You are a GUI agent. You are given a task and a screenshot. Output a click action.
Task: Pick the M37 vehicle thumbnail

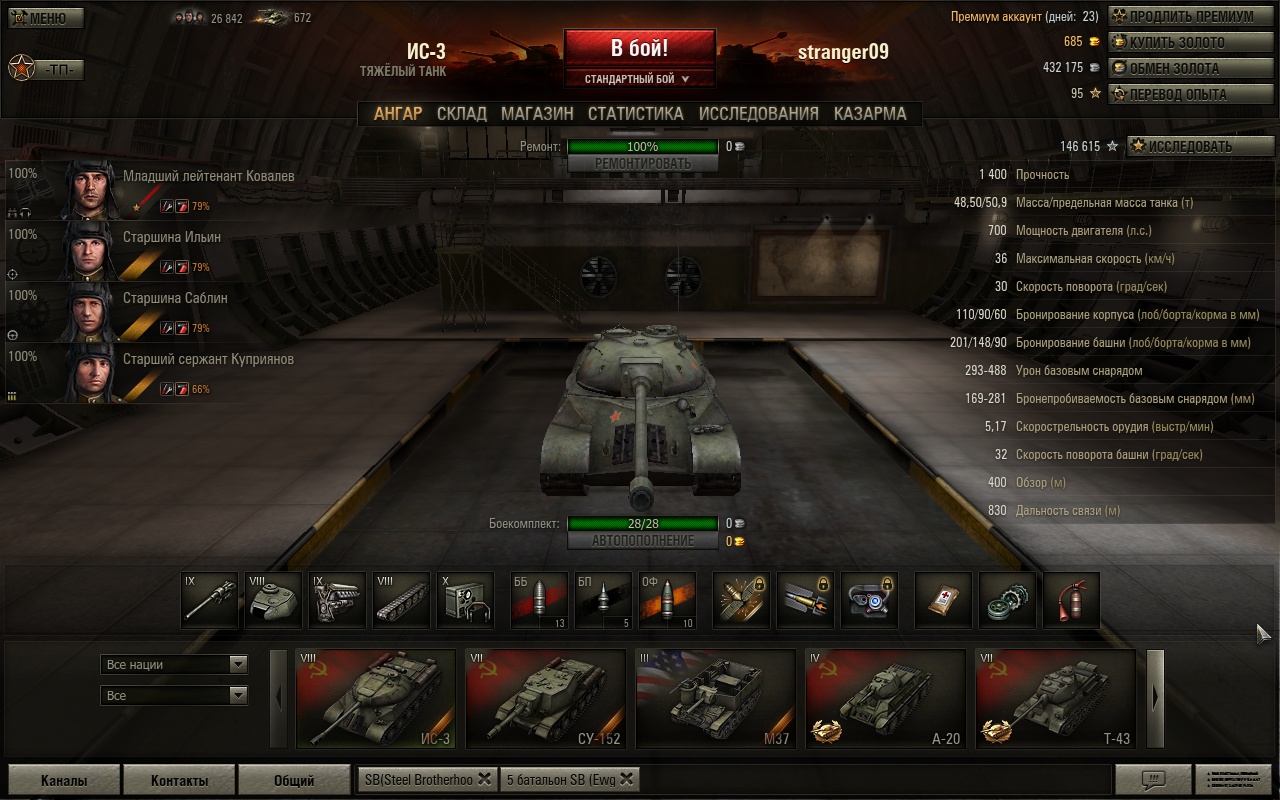pyautogui.click(x=715, y=698)
